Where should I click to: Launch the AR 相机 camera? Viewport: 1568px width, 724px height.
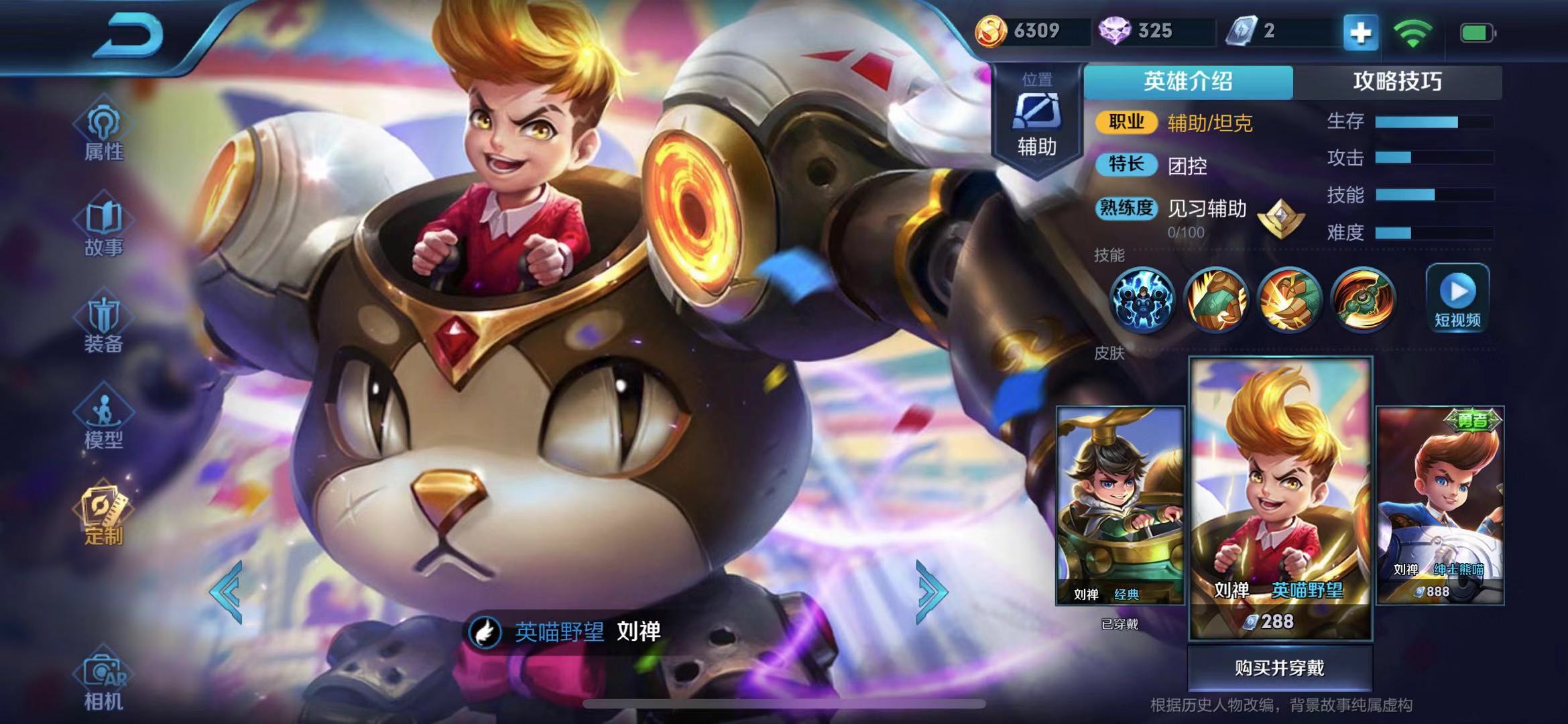[x=103, y=680]
